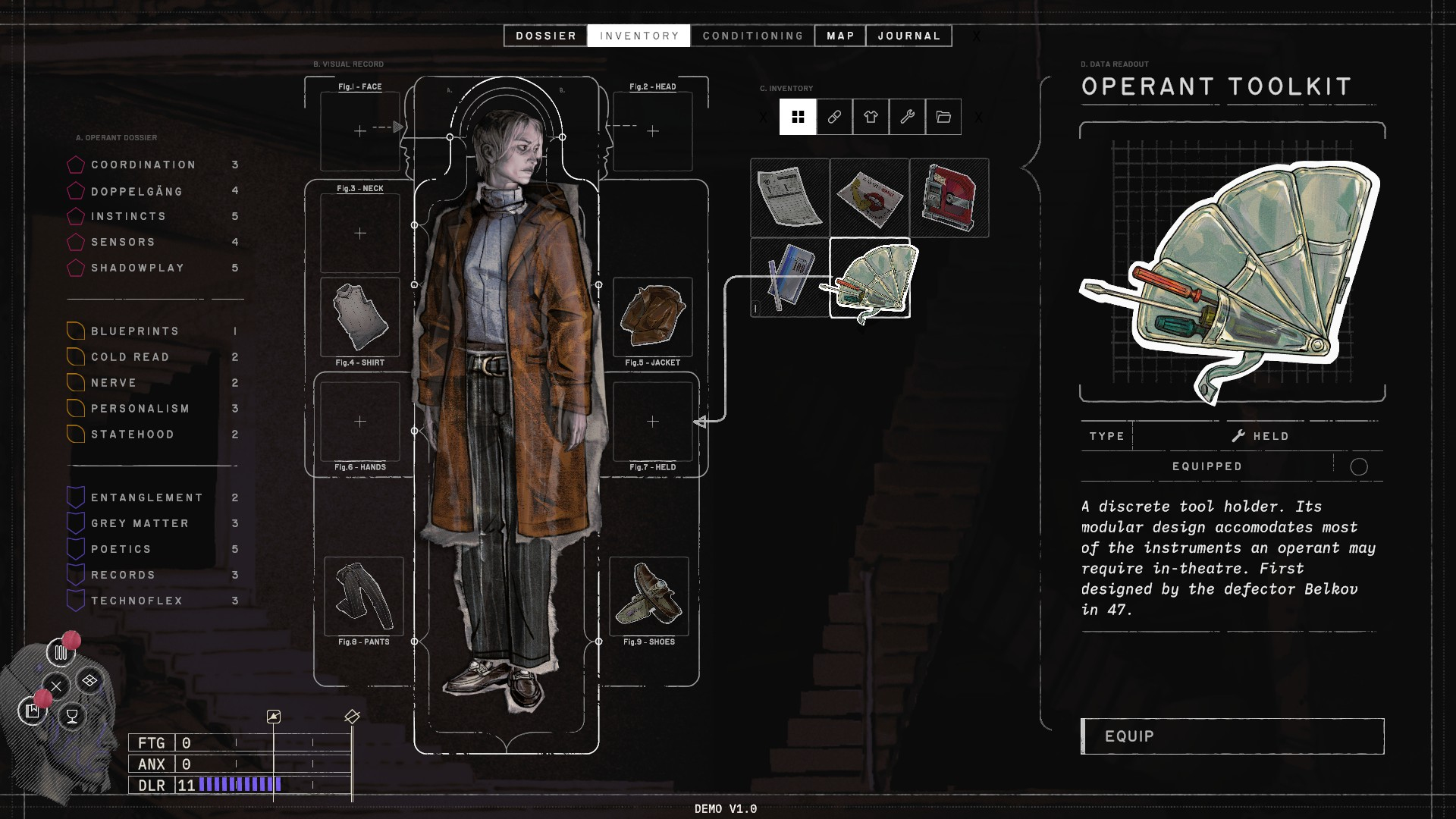1456x819 pixels.
Task: Click the equipped shirt slot
Action: tap(360, 317)
